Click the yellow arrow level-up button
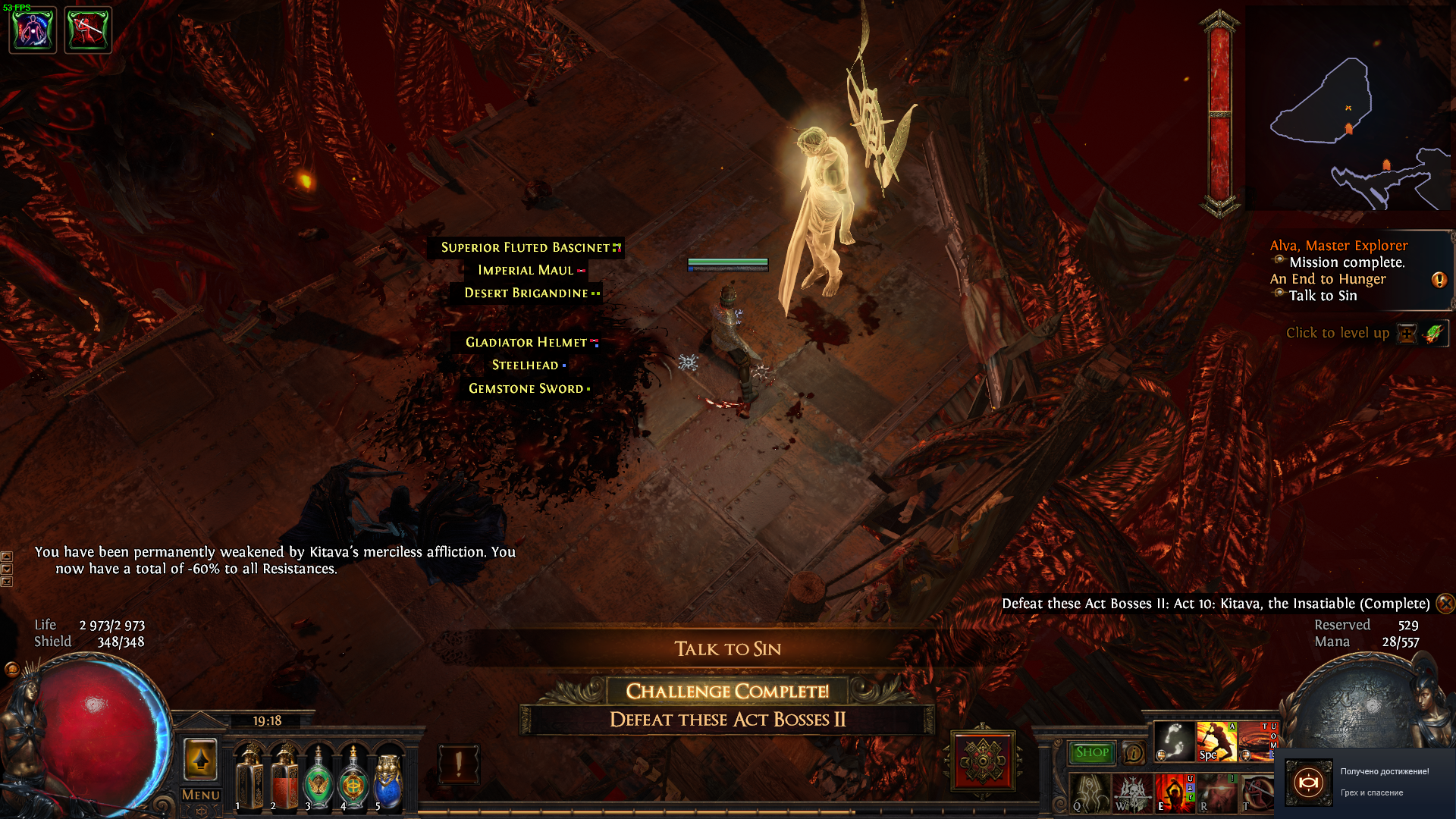 [x=201, y=758]
